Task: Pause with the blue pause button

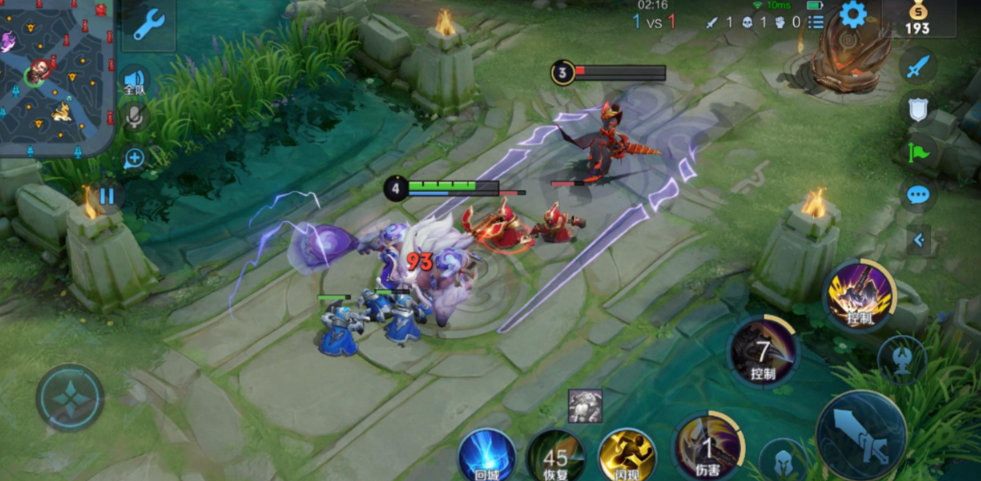Action: [106, 196]
